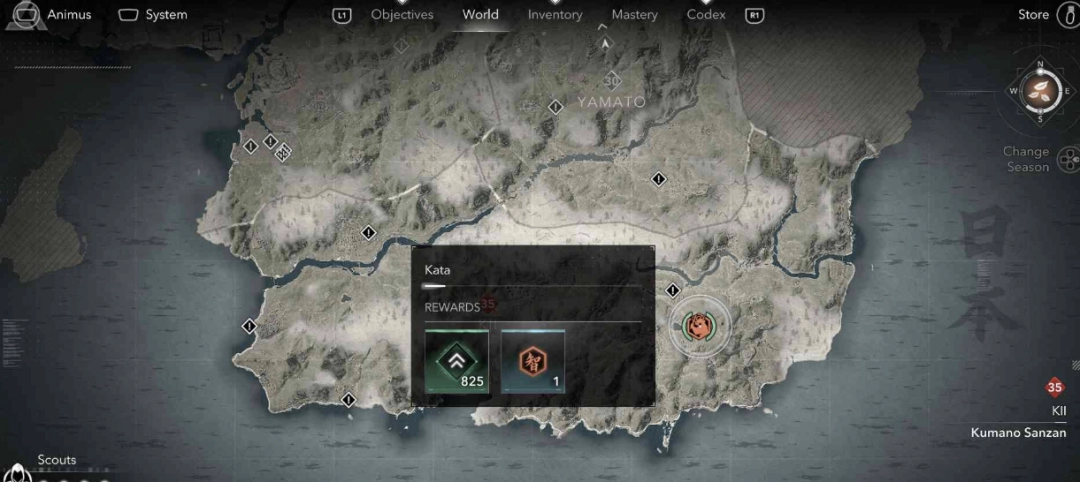Select the World tab
1080x482 pixels.
(x=480, y=15)
